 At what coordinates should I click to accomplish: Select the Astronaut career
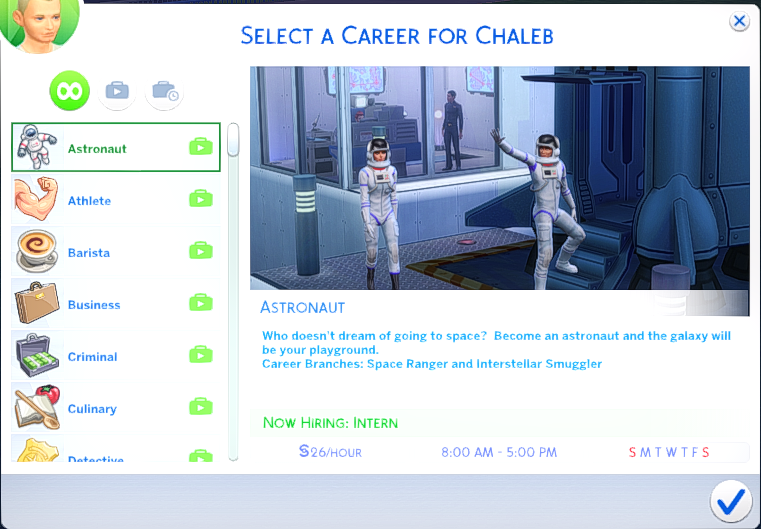(115, 148)
